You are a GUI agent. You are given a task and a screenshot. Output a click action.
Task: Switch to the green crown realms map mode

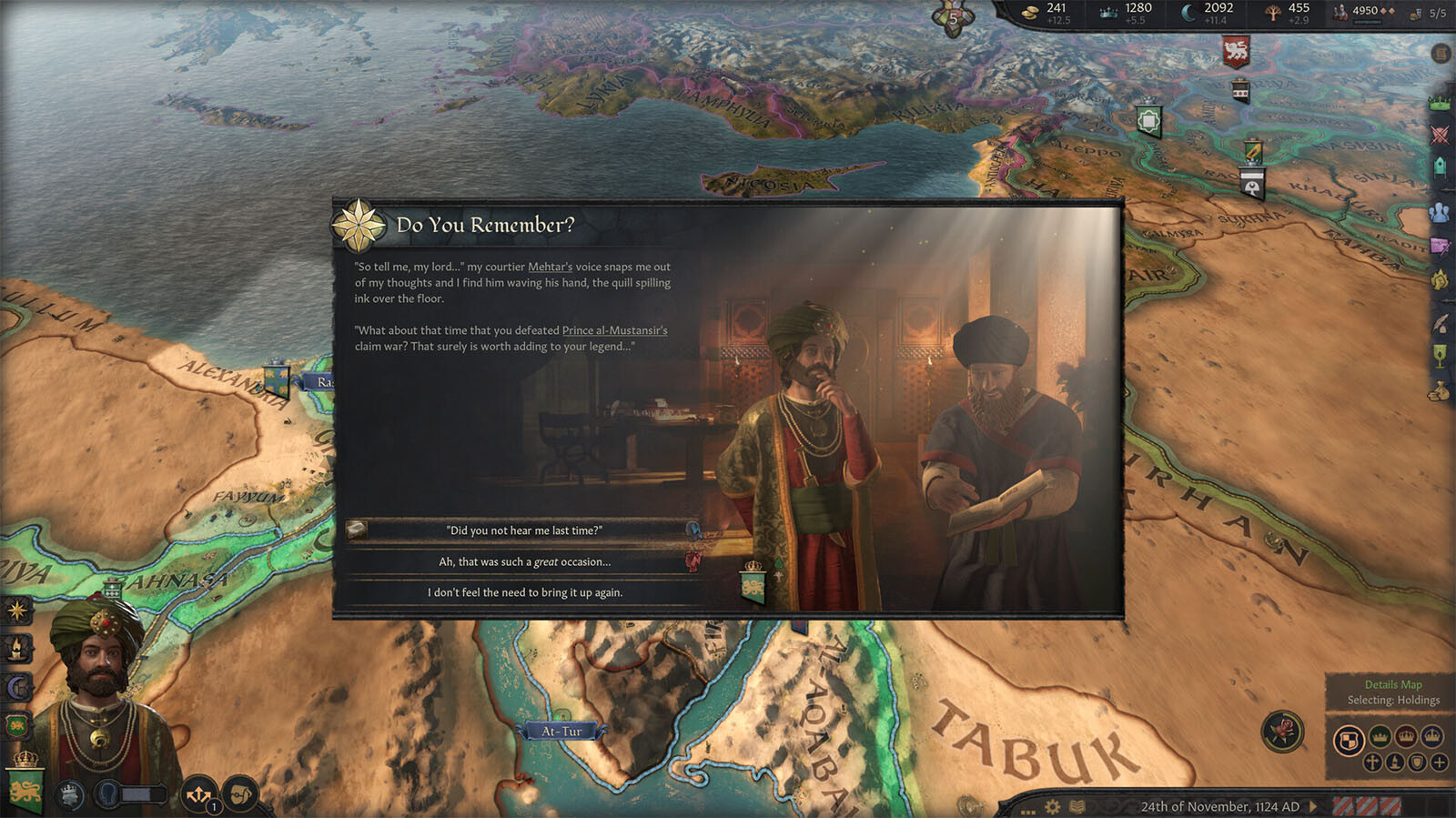tap(1380, 737)
